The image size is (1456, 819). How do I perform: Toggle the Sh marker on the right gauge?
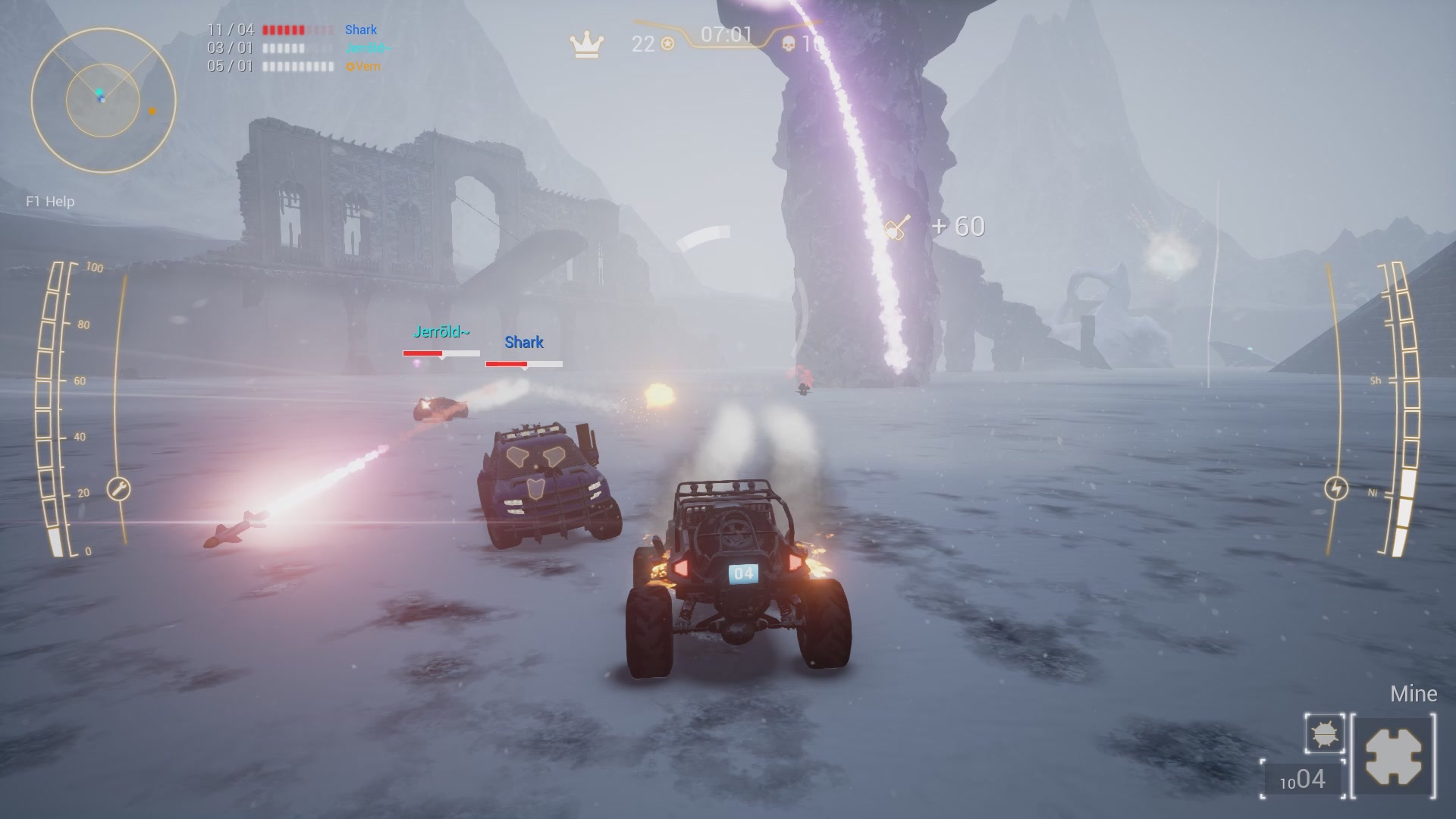(1376, 379)
